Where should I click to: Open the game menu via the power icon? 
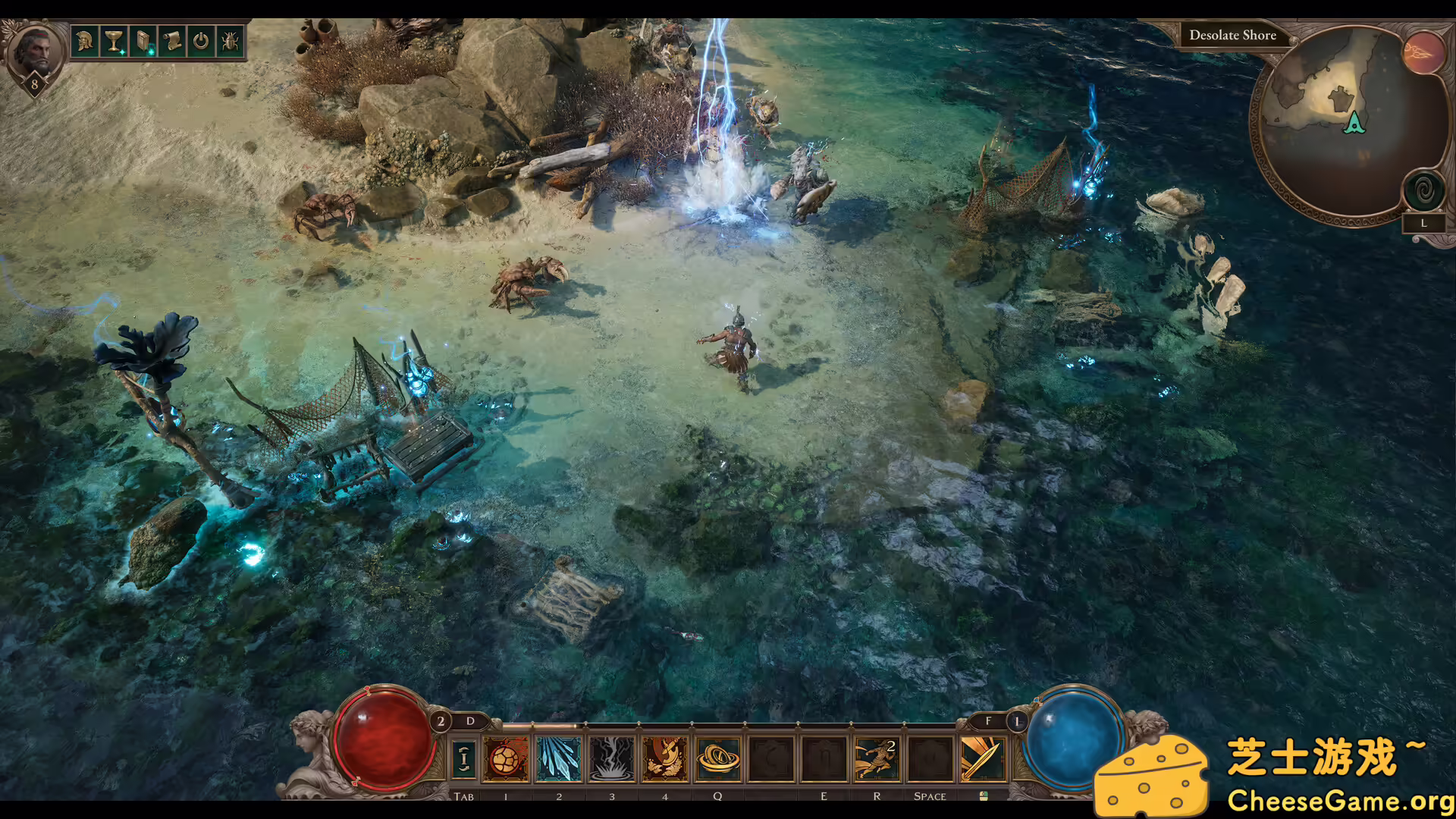click(x=200, y=41)
